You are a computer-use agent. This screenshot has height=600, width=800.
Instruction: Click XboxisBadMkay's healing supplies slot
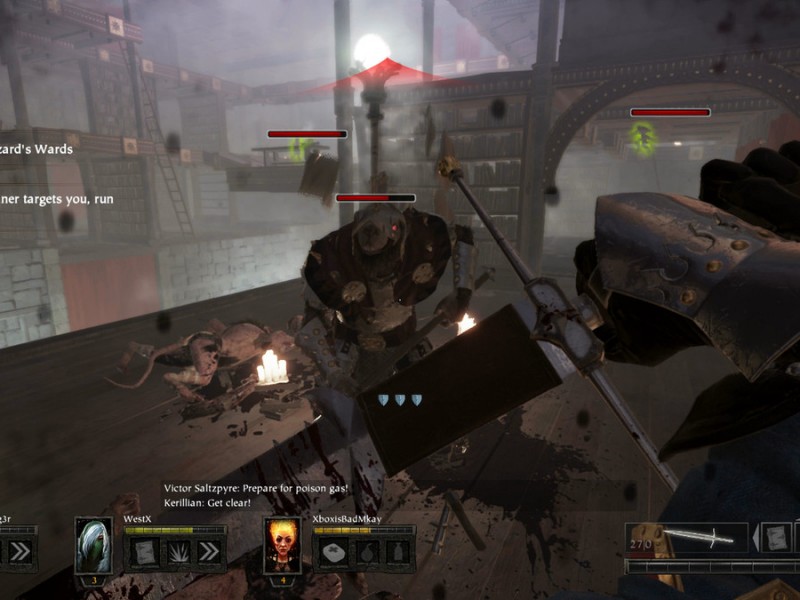[333, 551]
